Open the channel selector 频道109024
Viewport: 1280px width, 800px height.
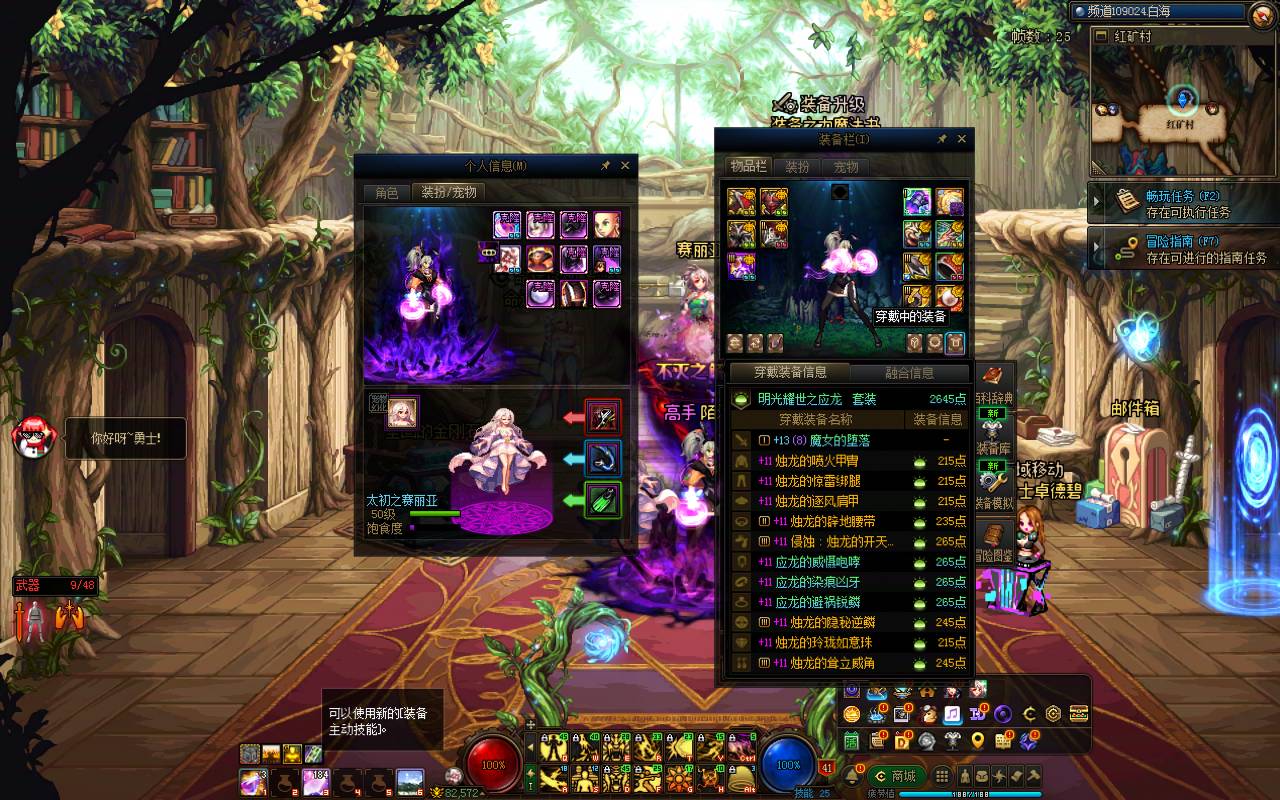(x=1158, y=12)
